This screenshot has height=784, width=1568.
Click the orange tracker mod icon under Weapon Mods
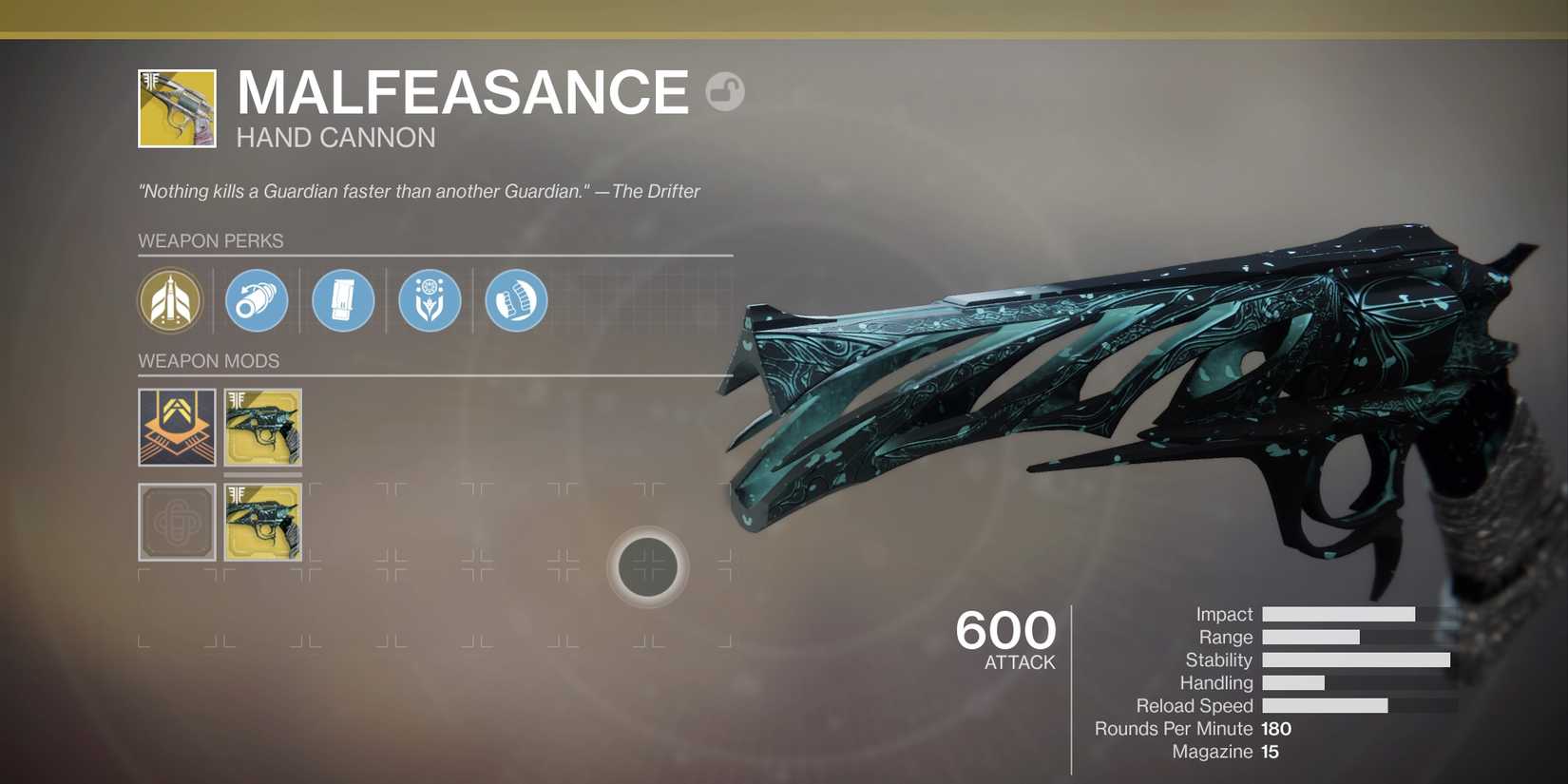tap(176, 427)
